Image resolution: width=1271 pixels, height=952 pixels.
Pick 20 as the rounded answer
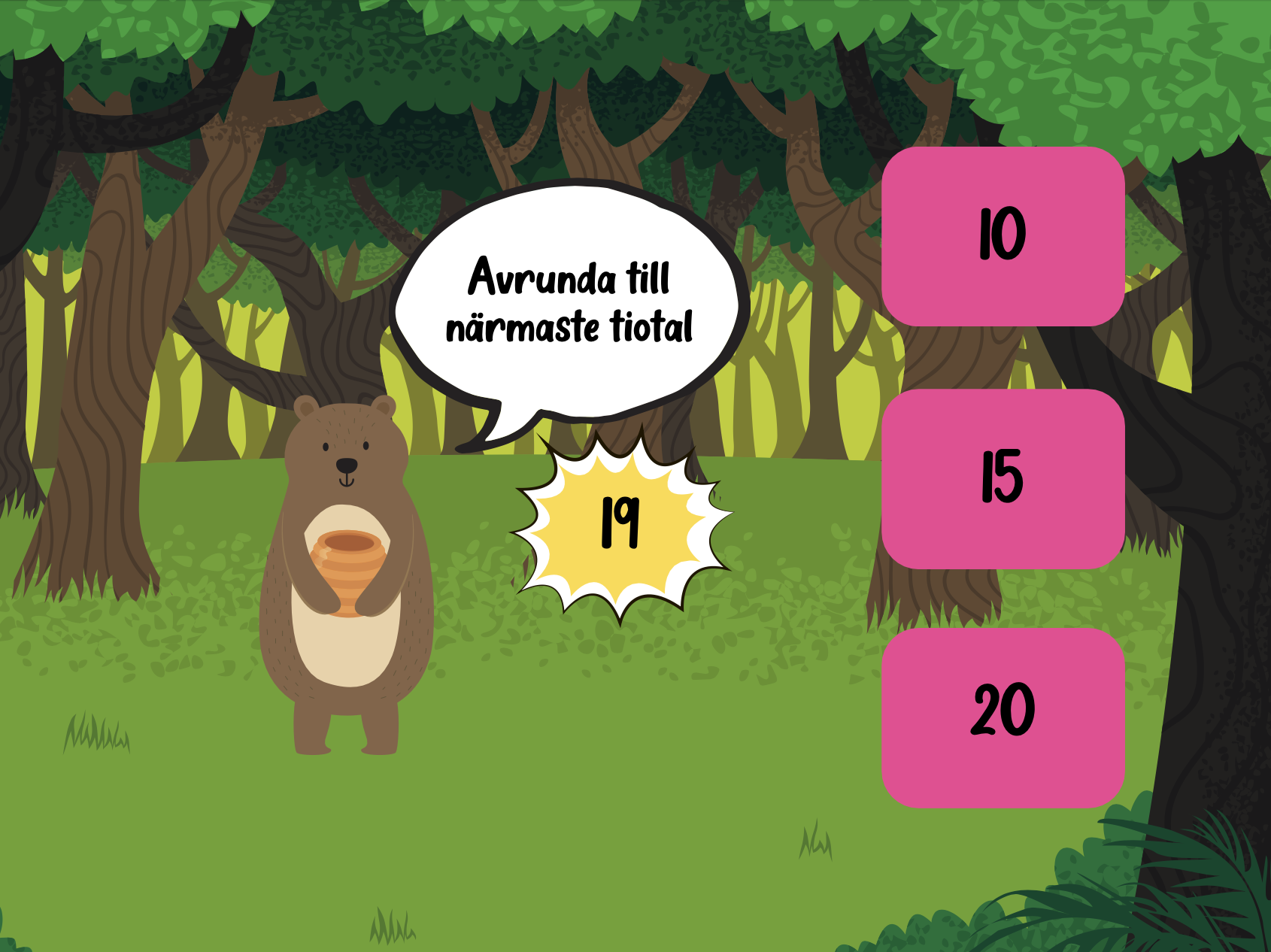(1003, 717)
